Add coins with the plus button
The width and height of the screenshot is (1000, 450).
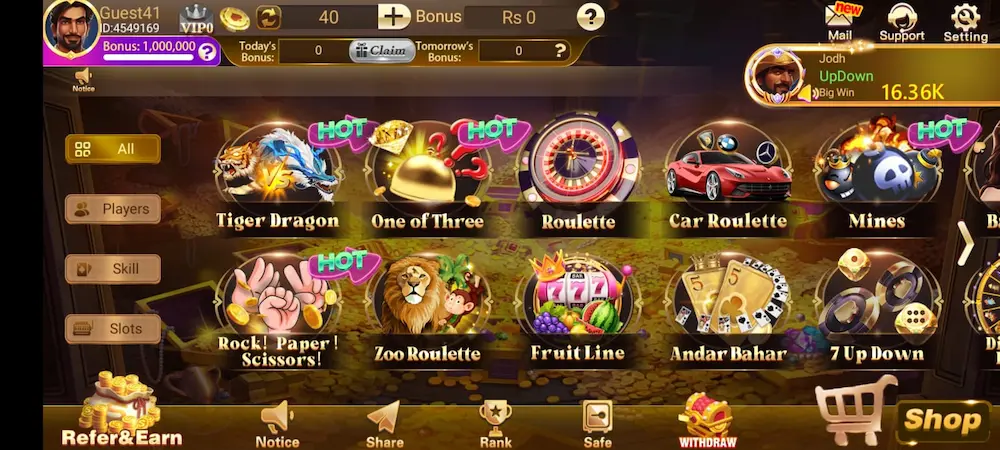394,17
